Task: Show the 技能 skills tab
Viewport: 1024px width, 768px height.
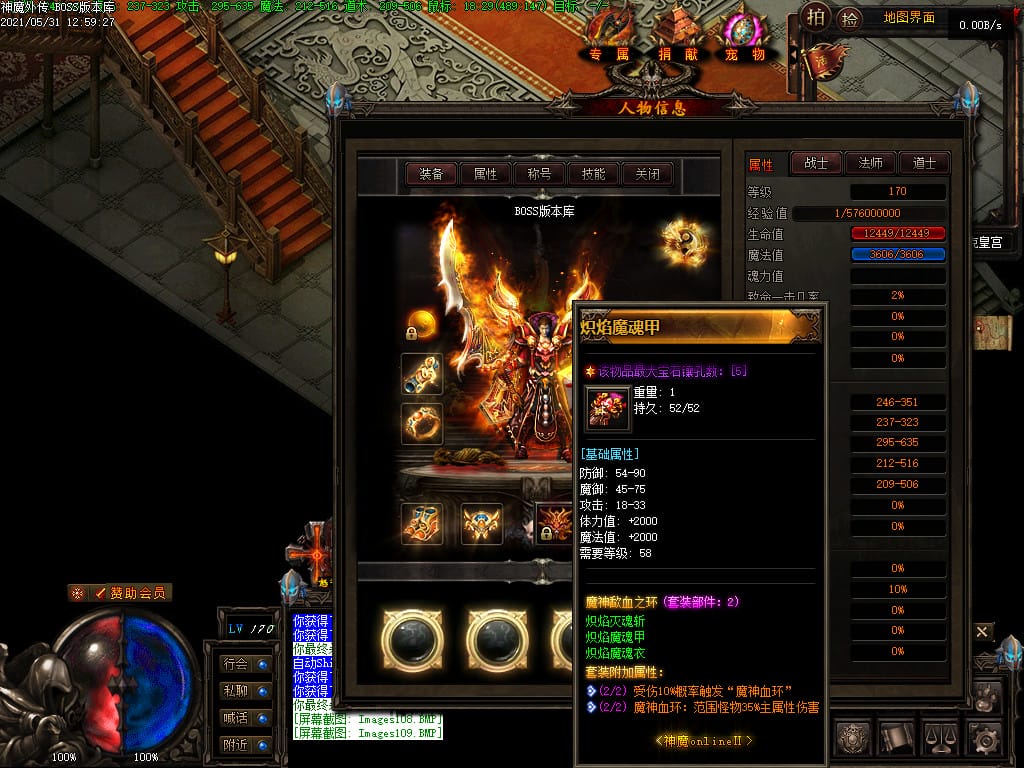Action: tap(593, 174)
